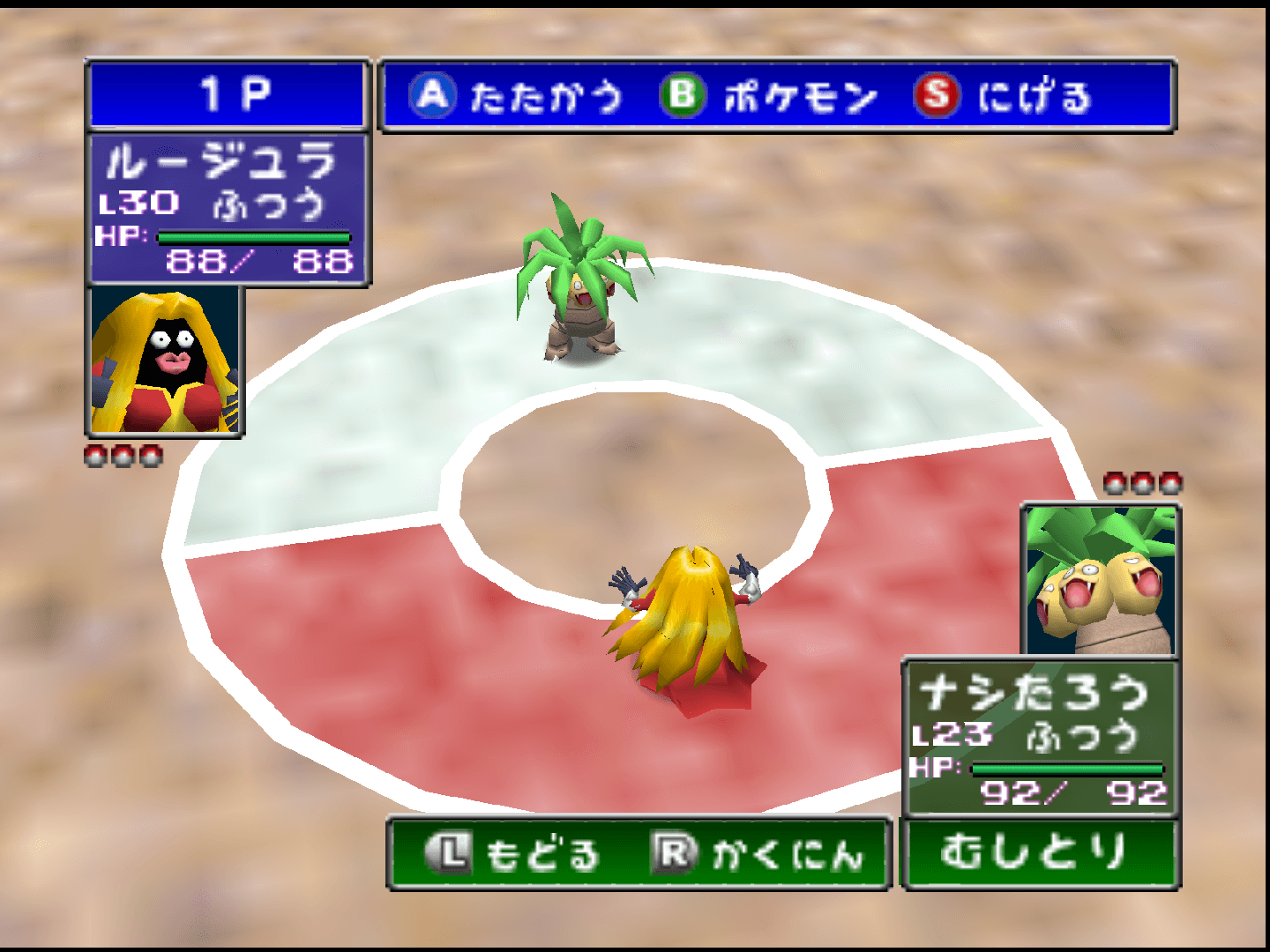This screenshot has width=1270, height=952.
Task: Click the むしとり trainer class label
Action: click(1041, 852)
